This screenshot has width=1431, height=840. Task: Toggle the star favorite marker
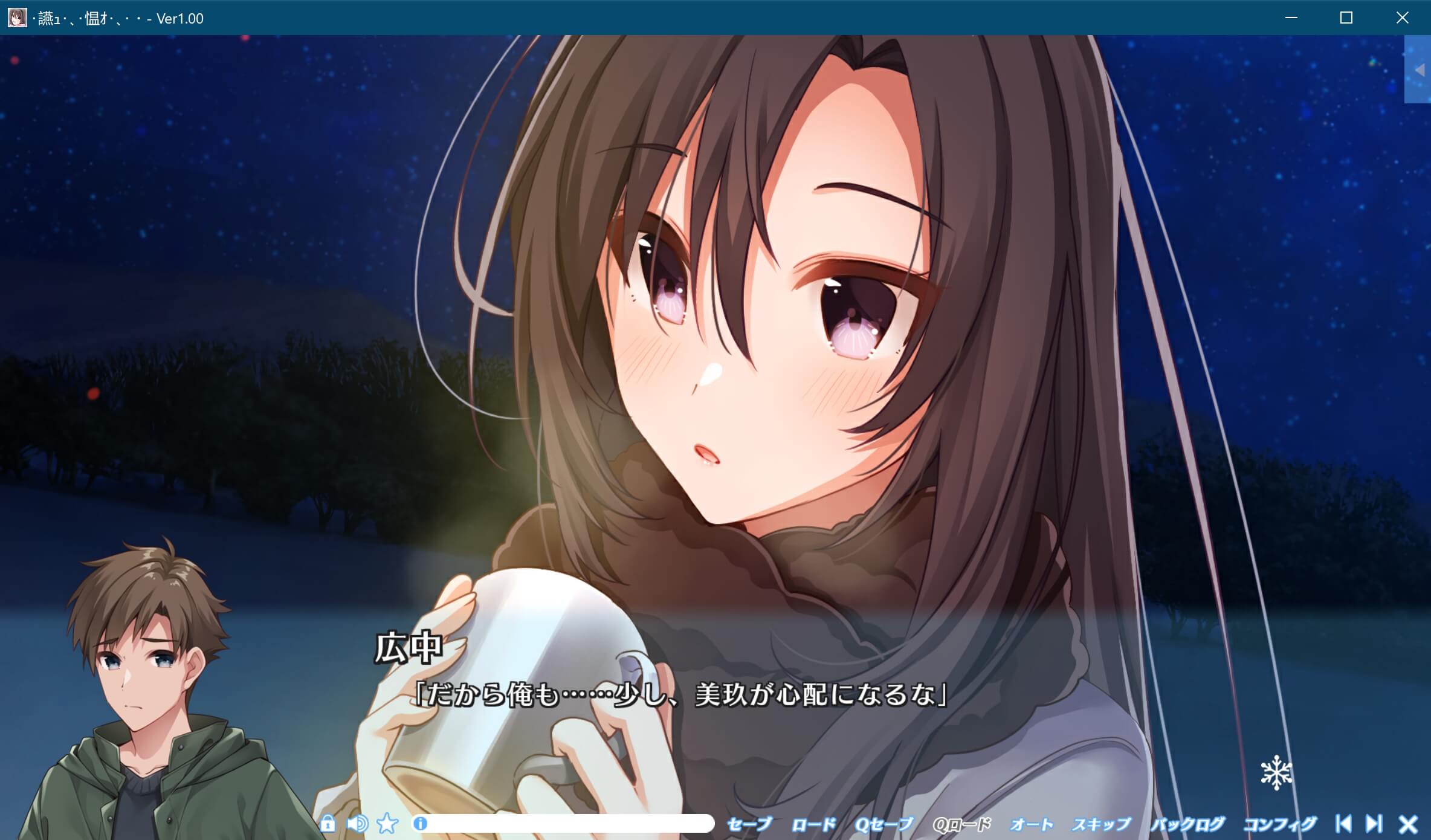point(387,824)
